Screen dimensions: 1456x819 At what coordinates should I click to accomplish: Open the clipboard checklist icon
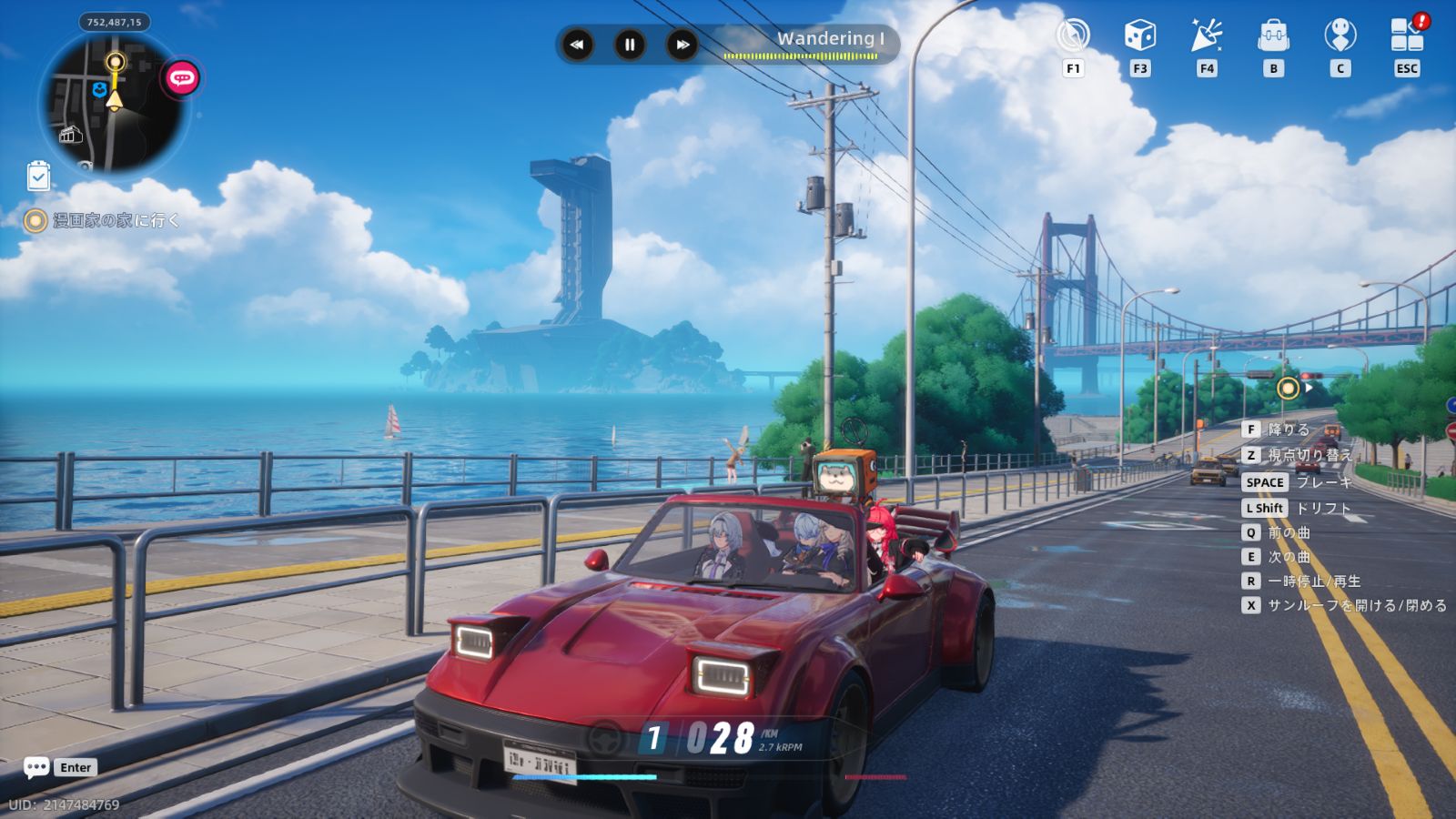pyautogui.click(x=38, y=176)
